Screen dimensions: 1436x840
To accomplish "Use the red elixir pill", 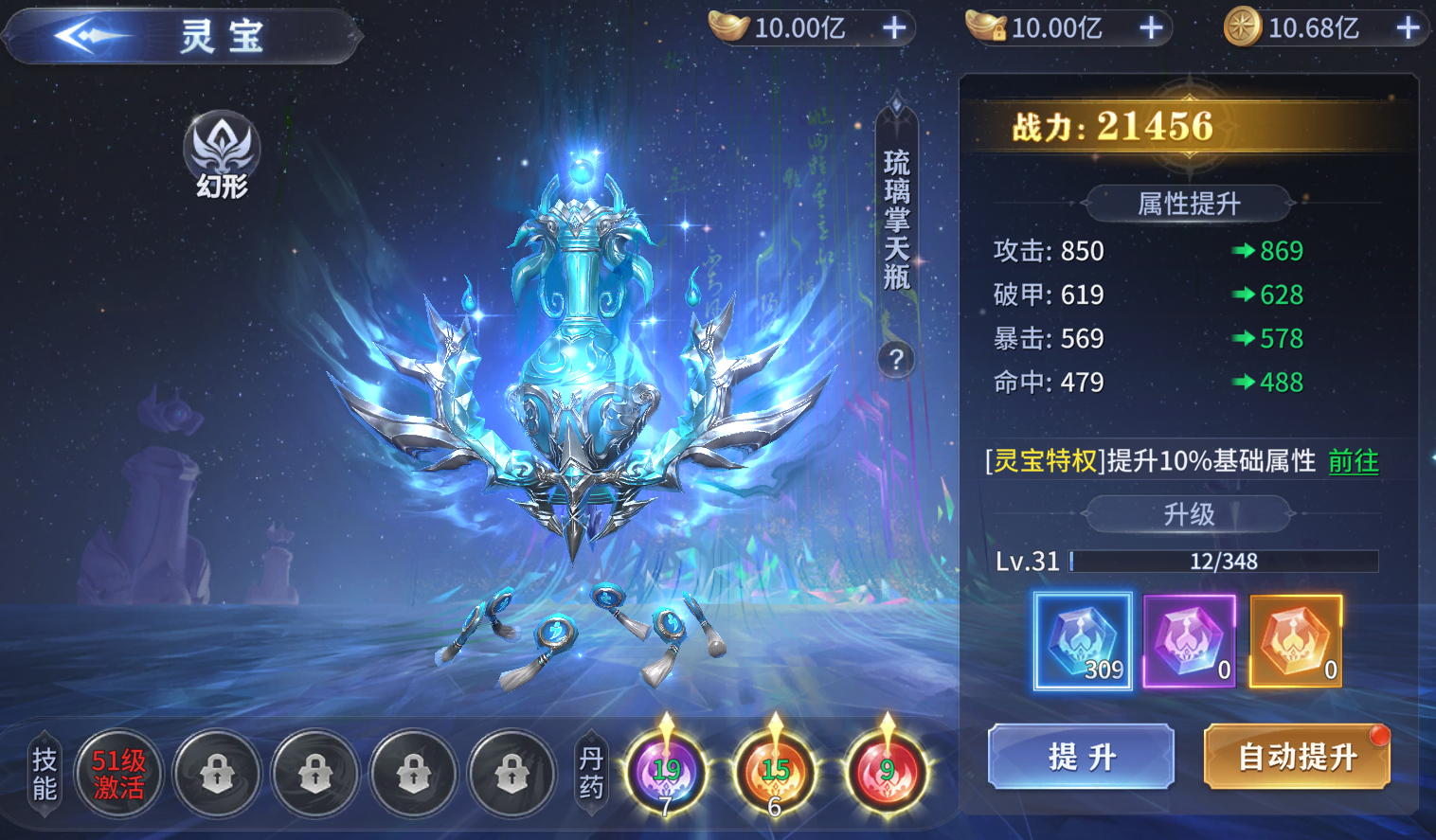I will coord(887,771).
